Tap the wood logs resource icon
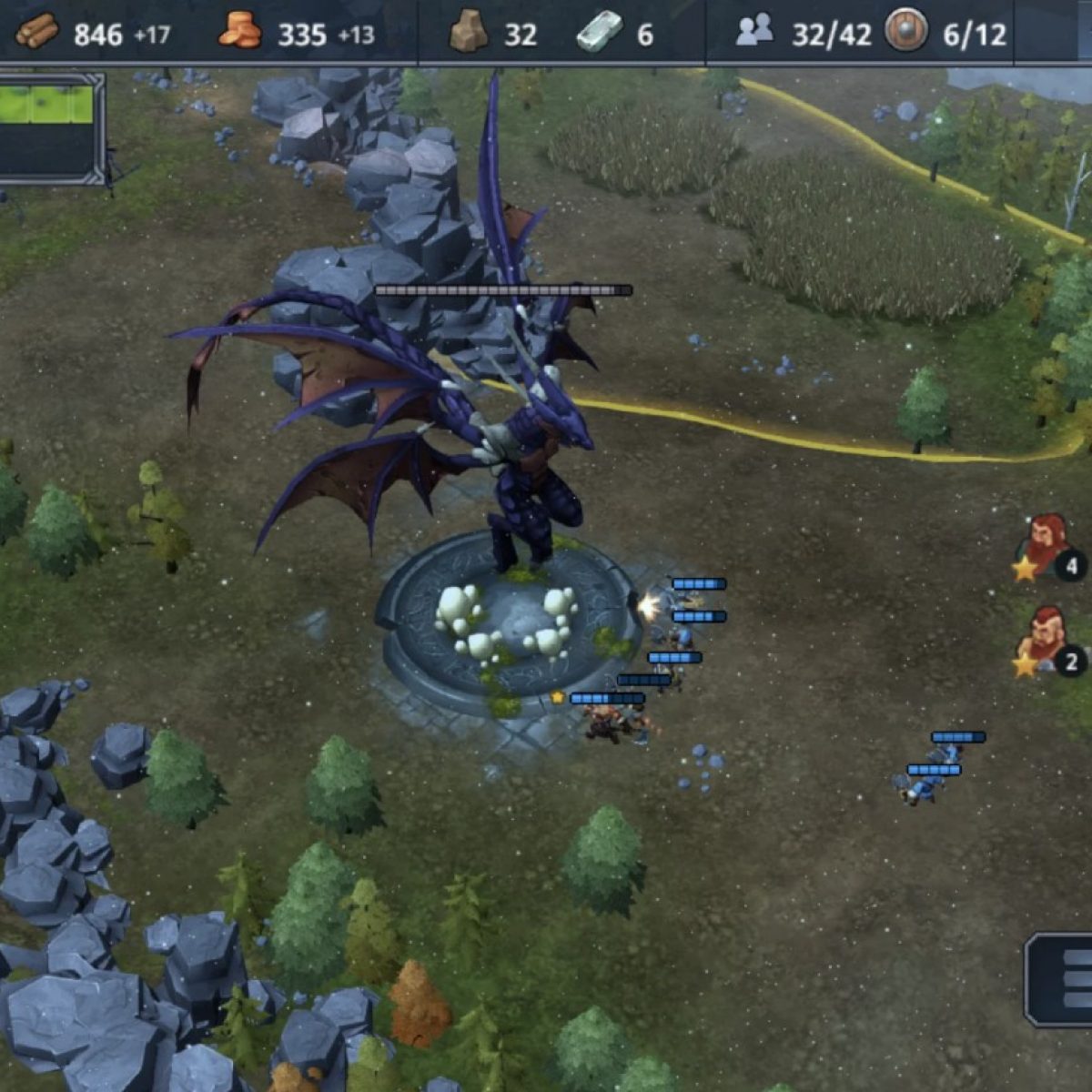Viewport: 1092px width, 1092px height. [x=37, y=33]
